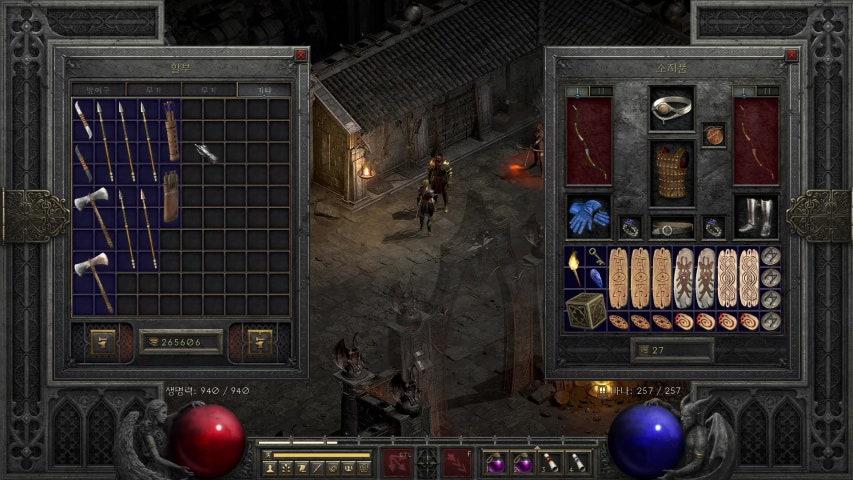The image size is (853, 480).
Task: Open the highlighted last vendor tab
Action: click(x=263, y=90)
